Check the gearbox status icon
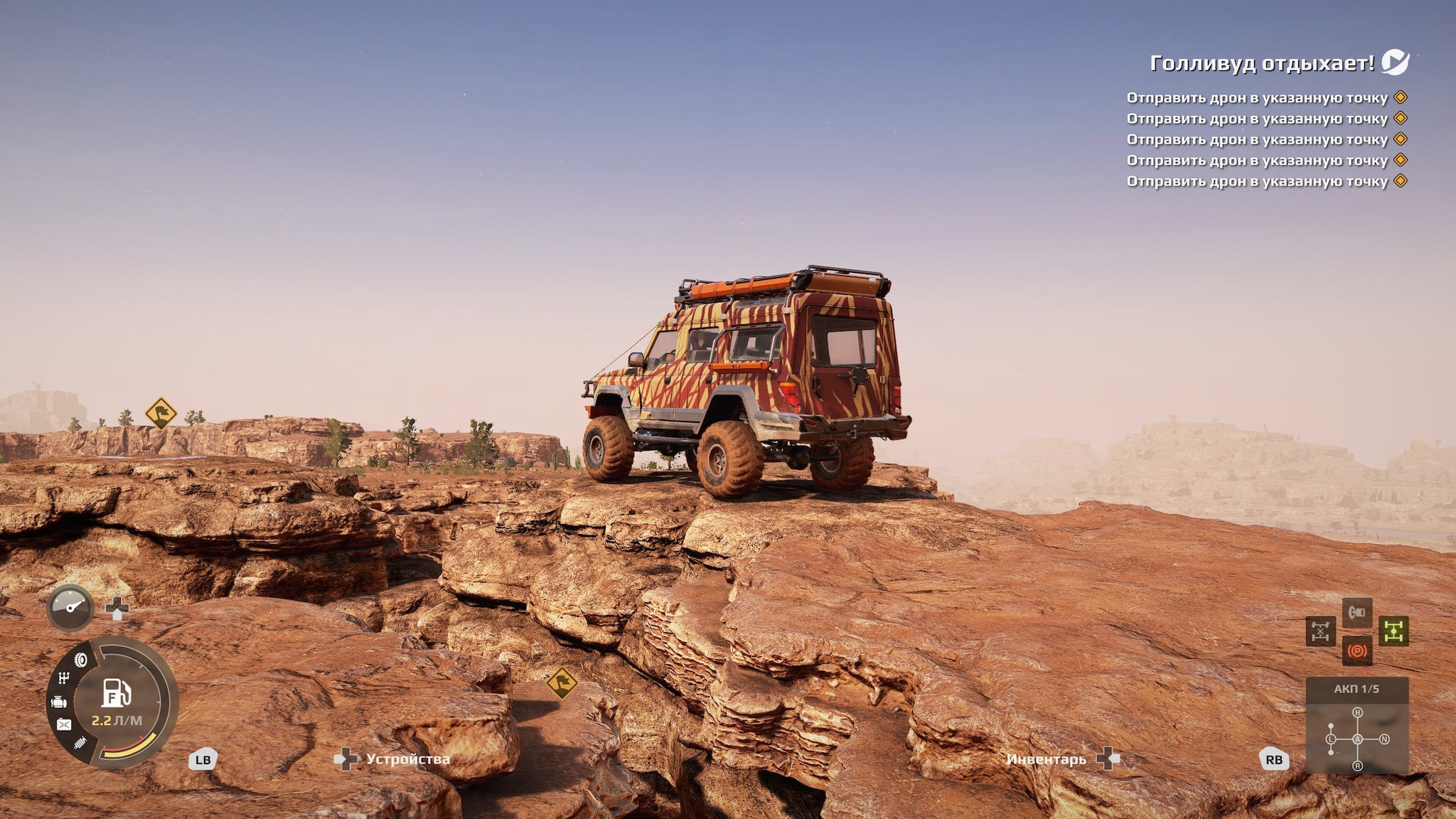 (x=64, y=678)
